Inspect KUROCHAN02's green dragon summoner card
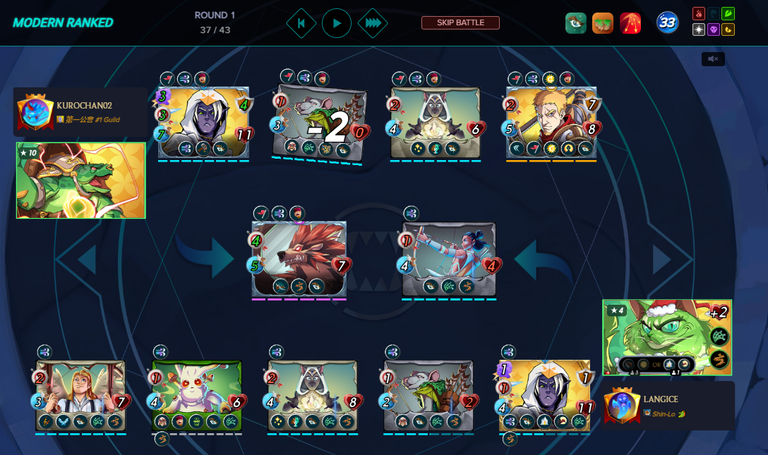This screenshot has width=768, height=455. tap(80, 180)
